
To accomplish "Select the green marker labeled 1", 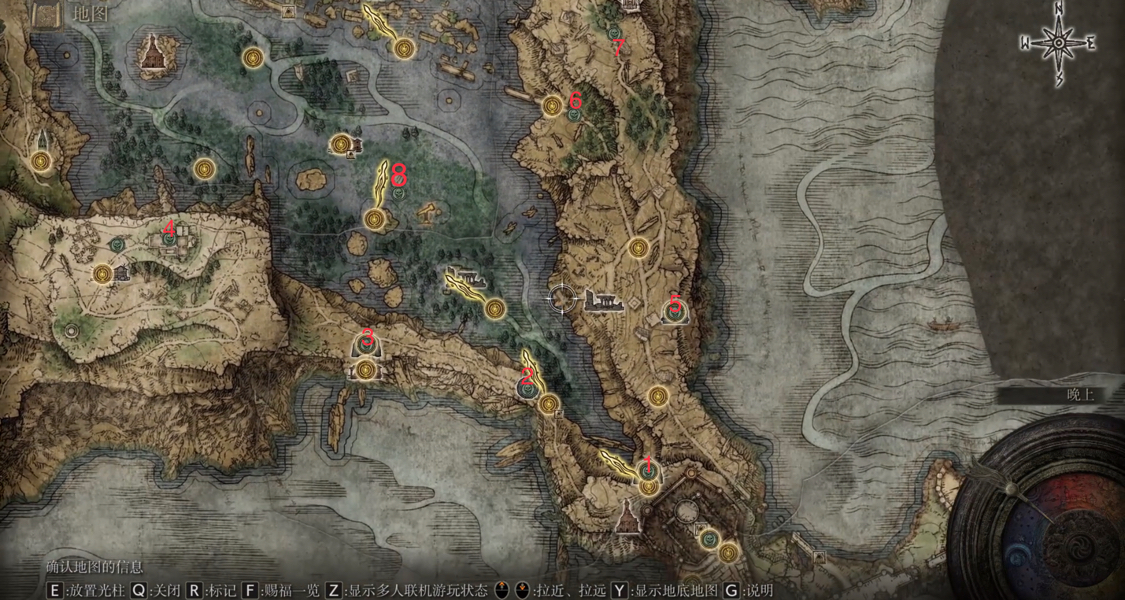I will 646,470.
